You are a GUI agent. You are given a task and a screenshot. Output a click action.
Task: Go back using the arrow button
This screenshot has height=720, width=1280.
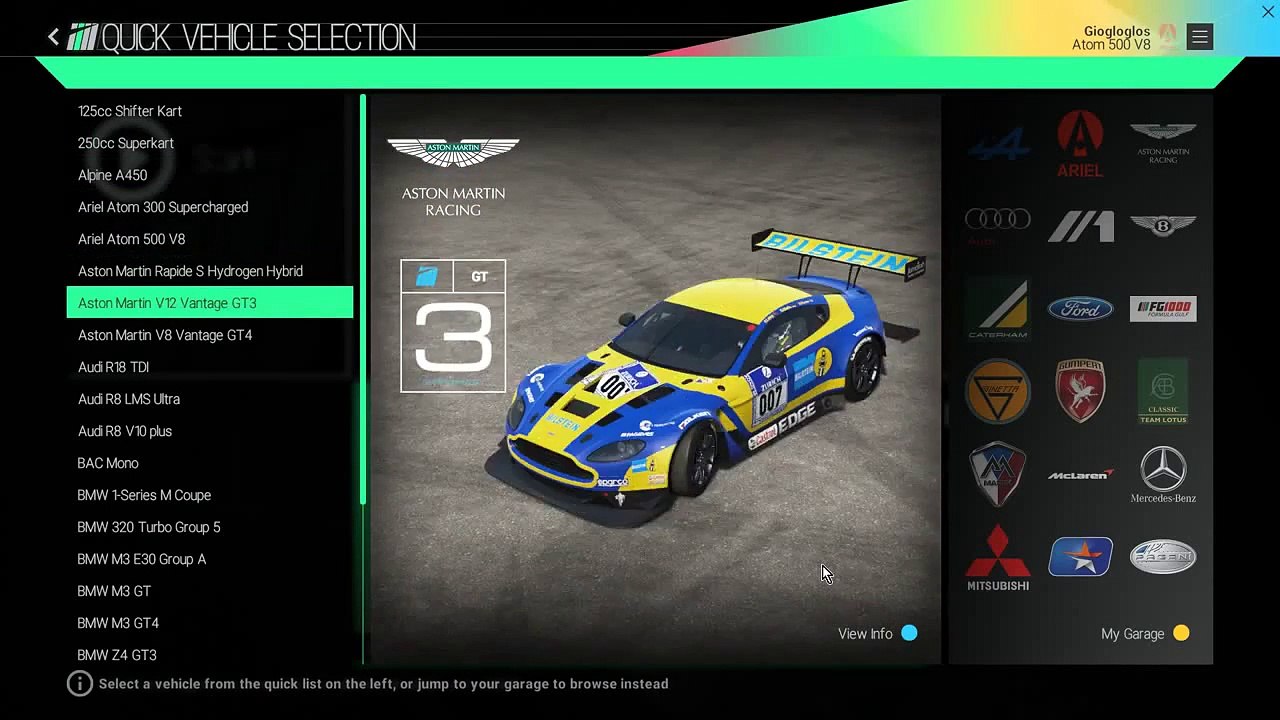coord(54,38)
